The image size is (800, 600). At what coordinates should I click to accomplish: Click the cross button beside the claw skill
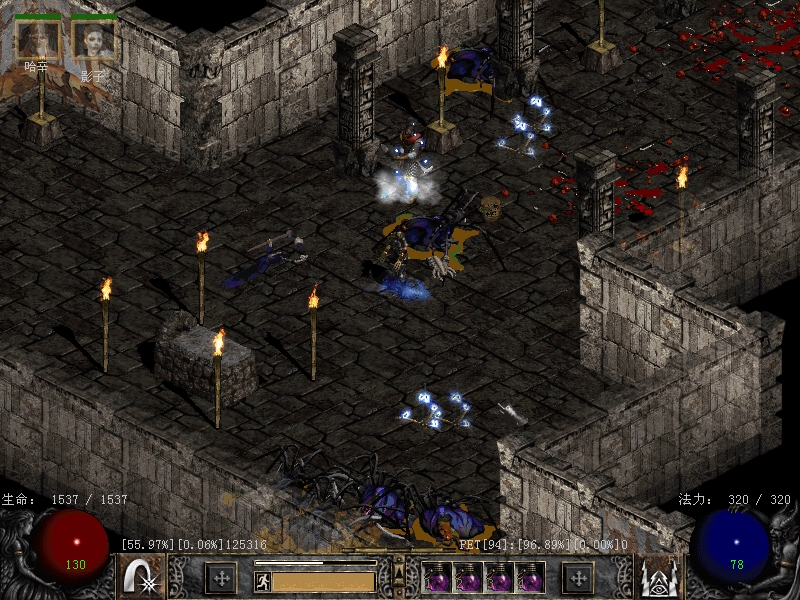coord(220,578)
